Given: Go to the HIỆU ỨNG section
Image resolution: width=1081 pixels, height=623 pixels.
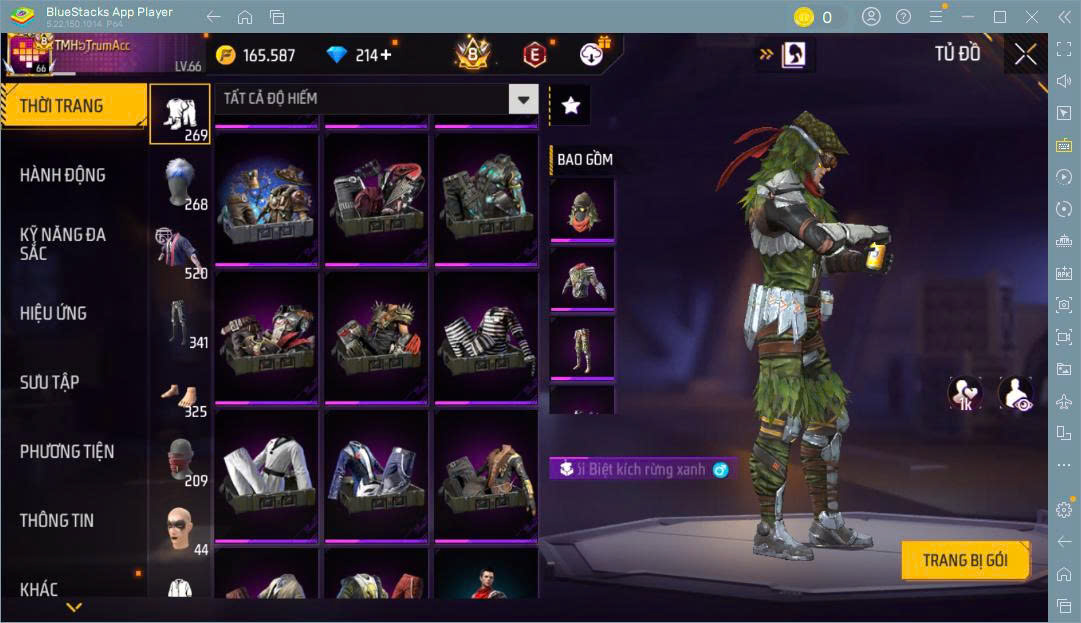Looking at the screenshot, I should click(x=54, y=313).
